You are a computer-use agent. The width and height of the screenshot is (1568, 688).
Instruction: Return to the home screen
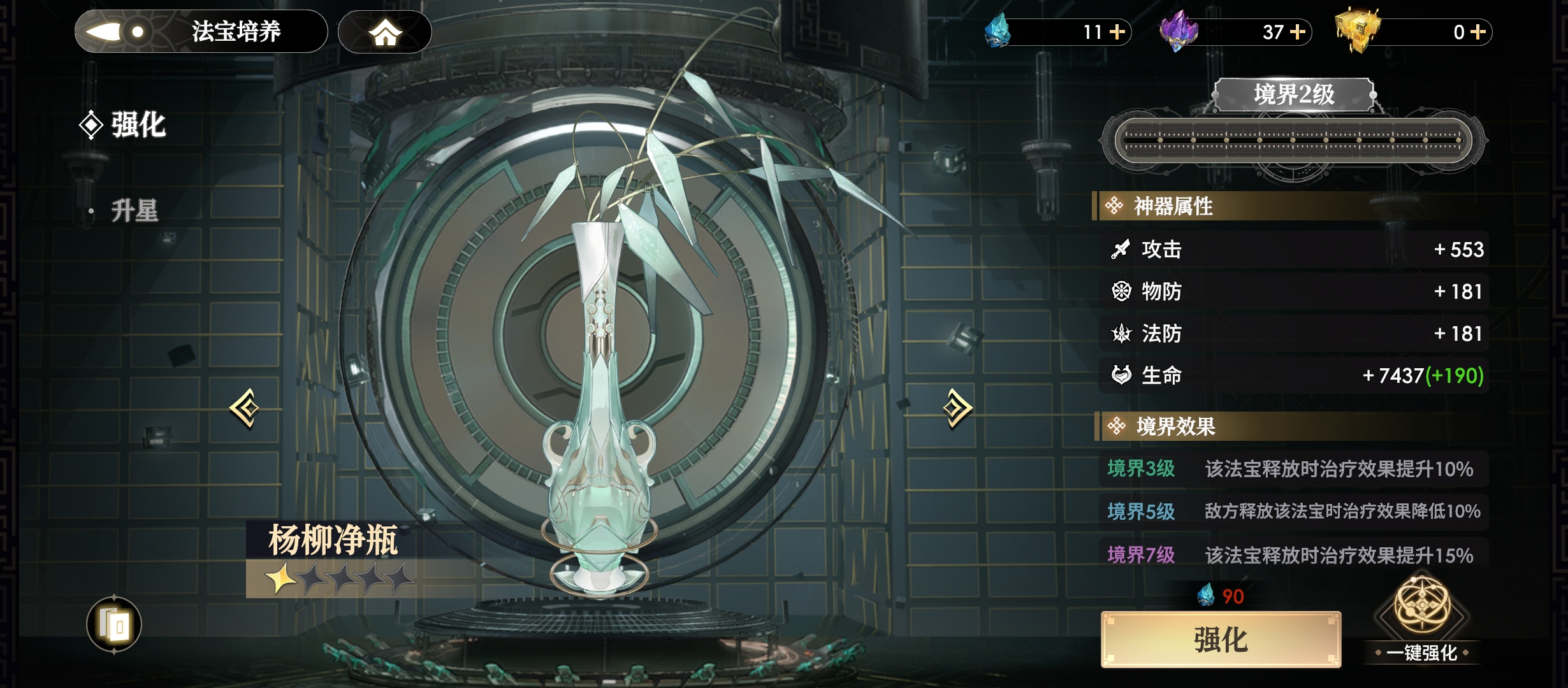coord(384,32)
